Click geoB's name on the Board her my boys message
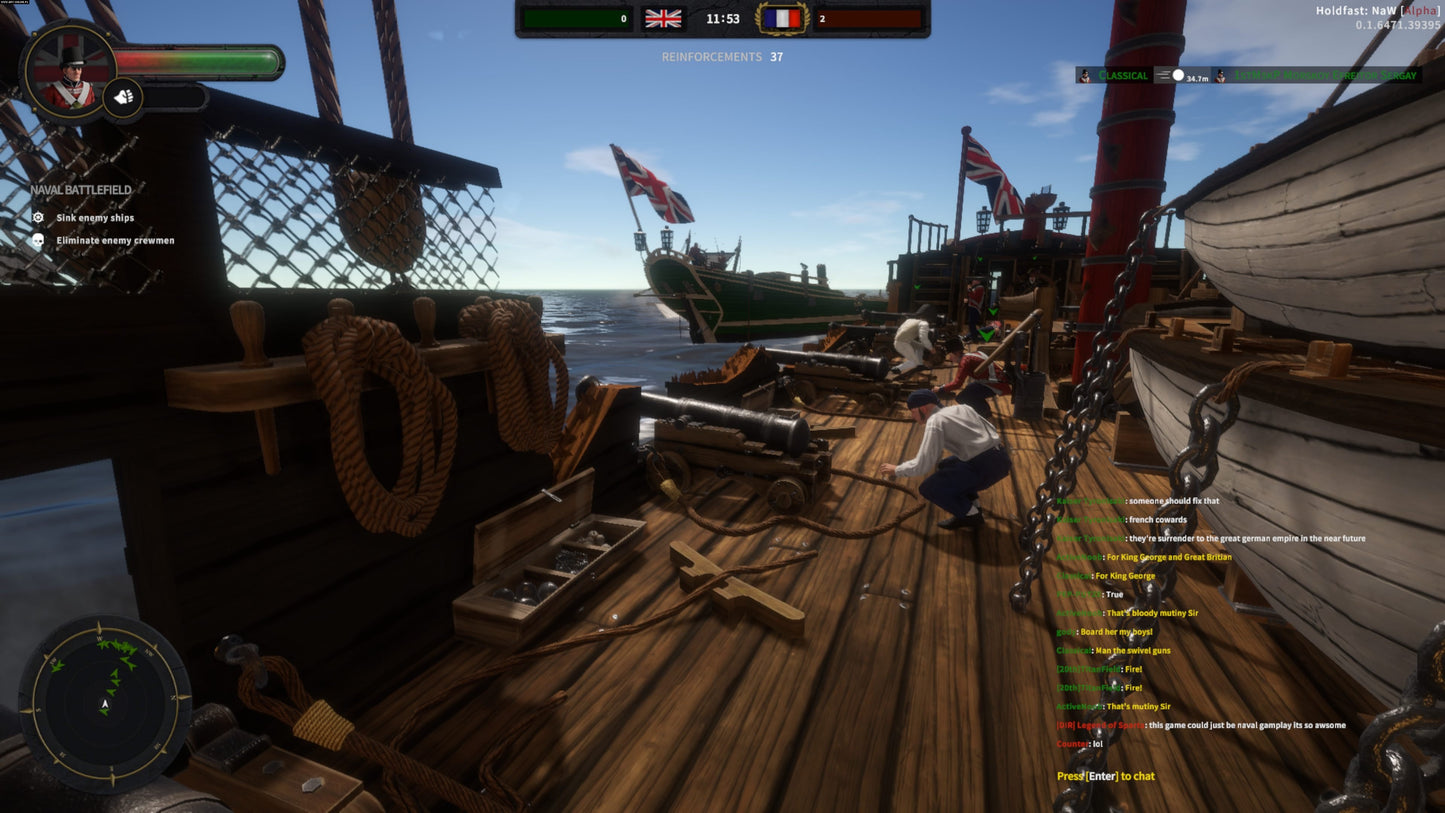This screenshot has height=813, width=1445. (1063, 631)
